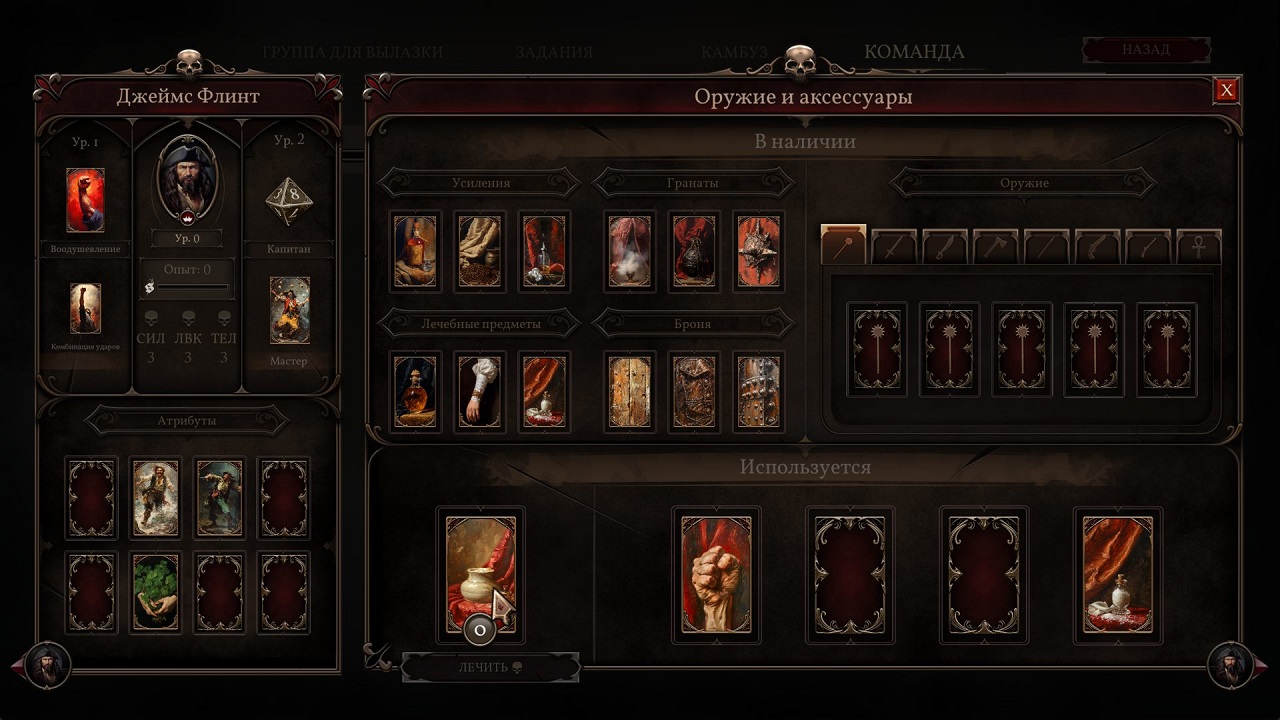
Task: Open the pistol weapon tab
Action: (1098, 247)
